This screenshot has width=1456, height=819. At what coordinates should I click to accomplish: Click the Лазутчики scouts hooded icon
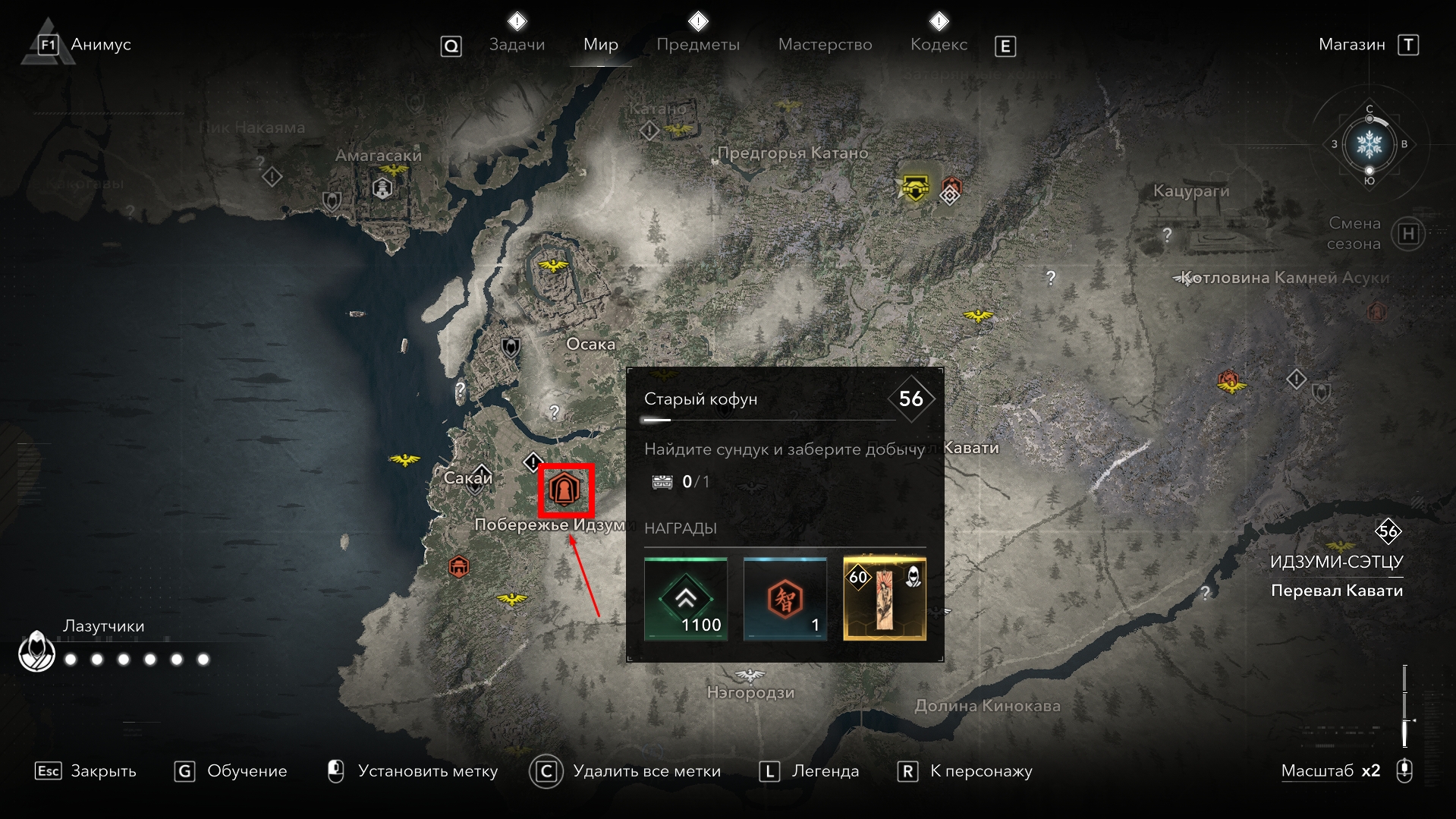[x=36, y=651]
